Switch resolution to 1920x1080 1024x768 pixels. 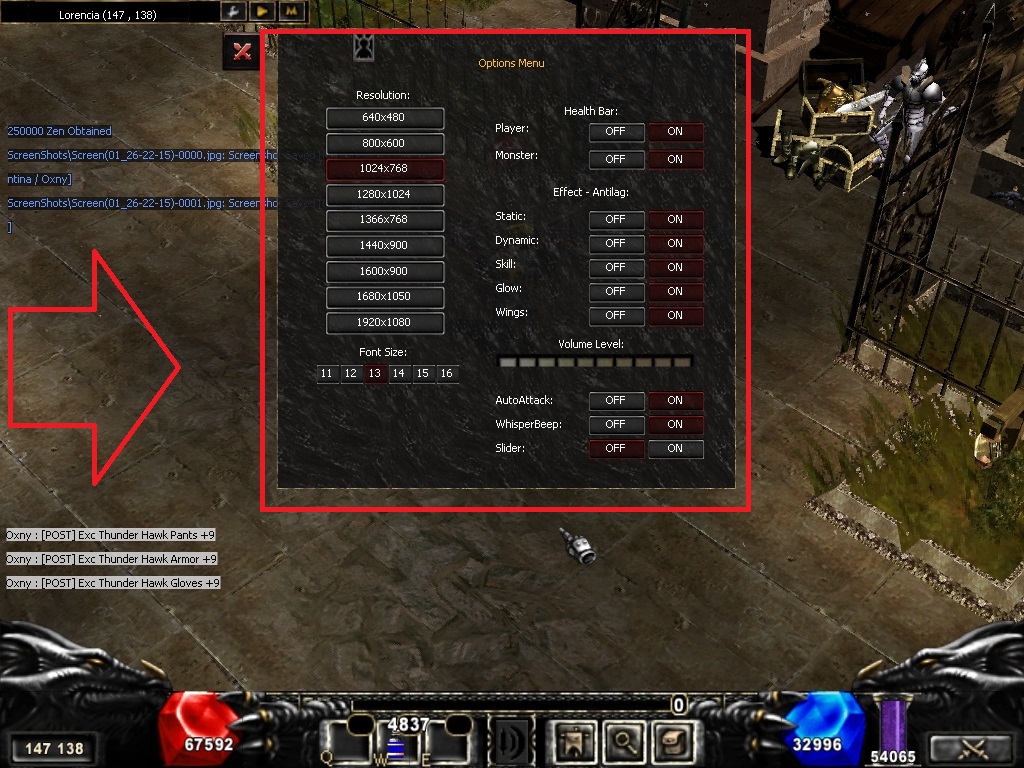385,322
